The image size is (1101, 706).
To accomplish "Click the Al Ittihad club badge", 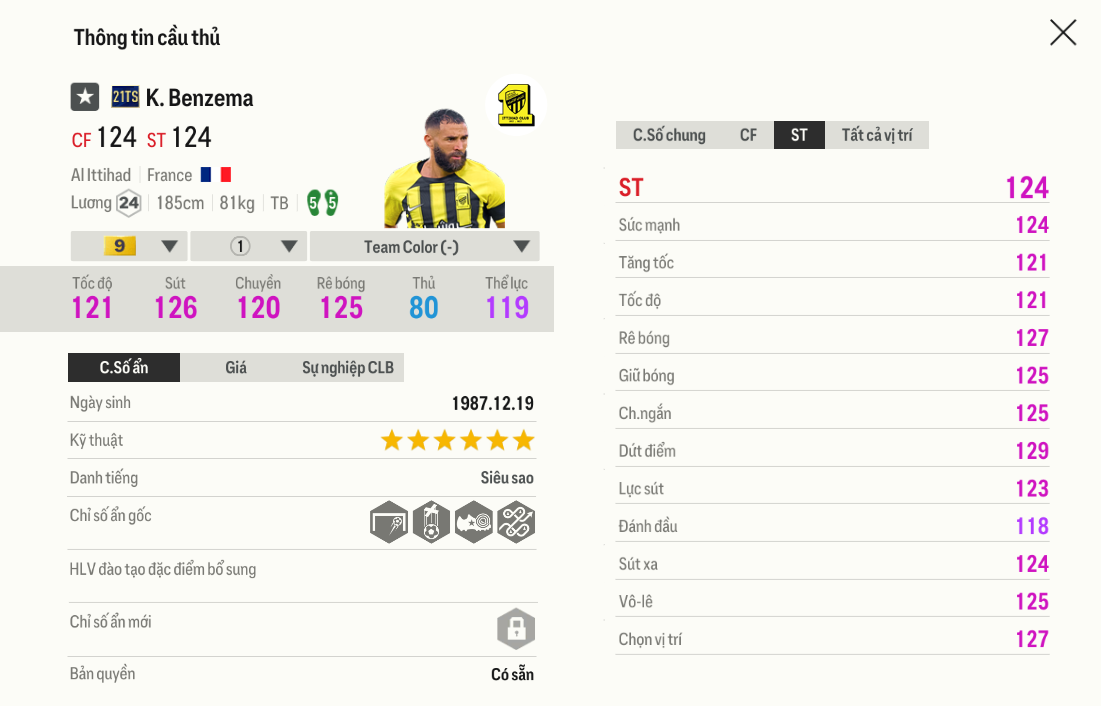I will point(516,104).
